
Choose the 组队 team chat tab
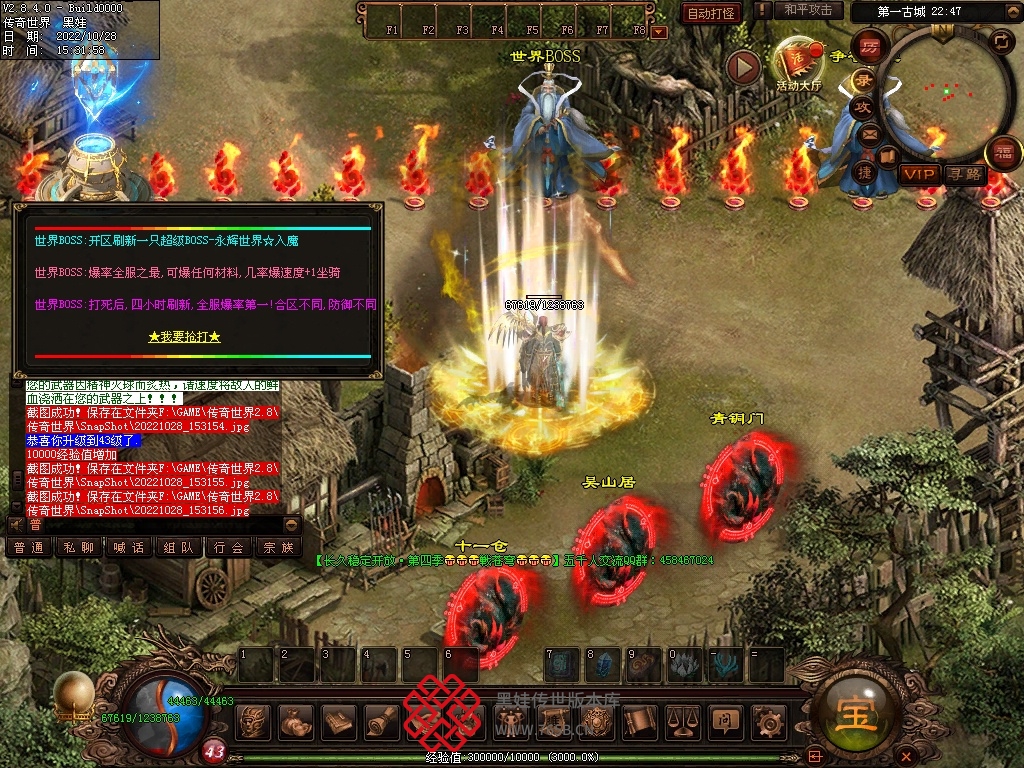(x=178, y=547)
